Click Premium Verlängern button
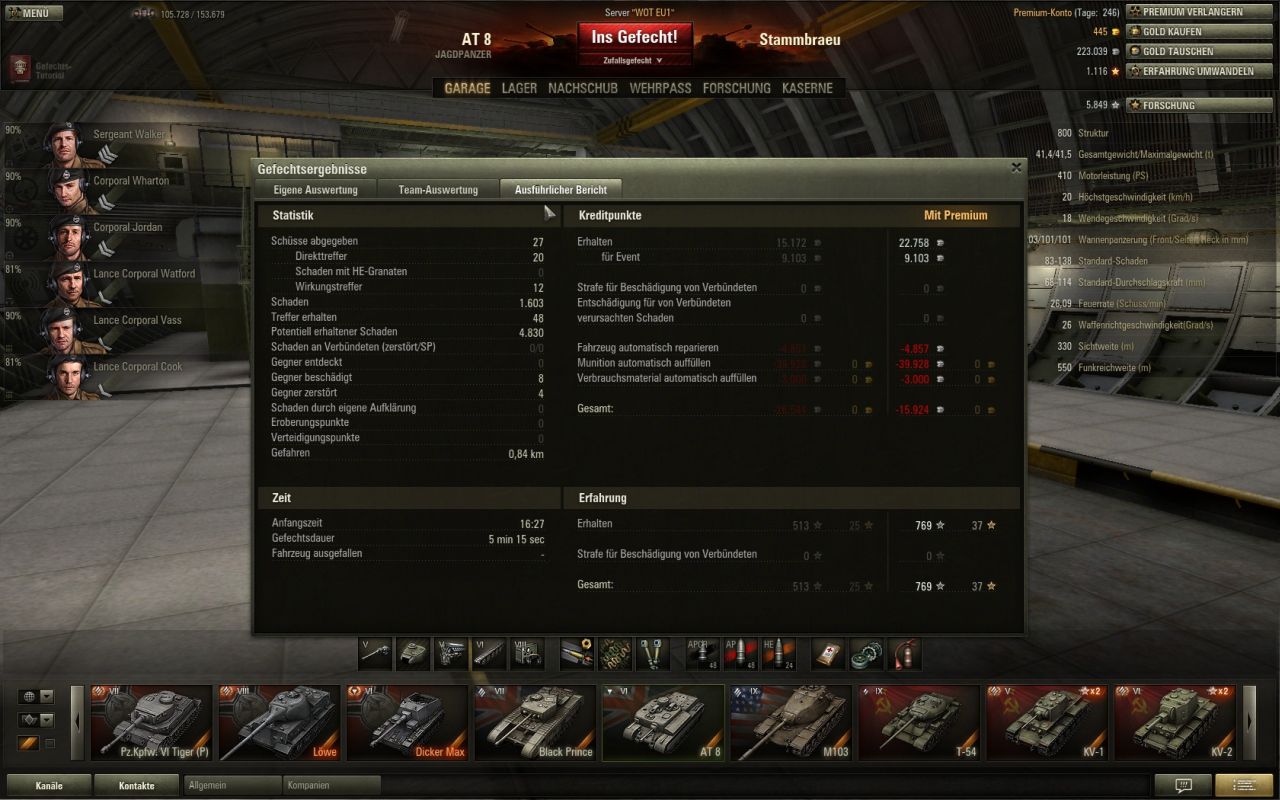The width and height of the screenshot is (1280, 800). [1192, 12]
